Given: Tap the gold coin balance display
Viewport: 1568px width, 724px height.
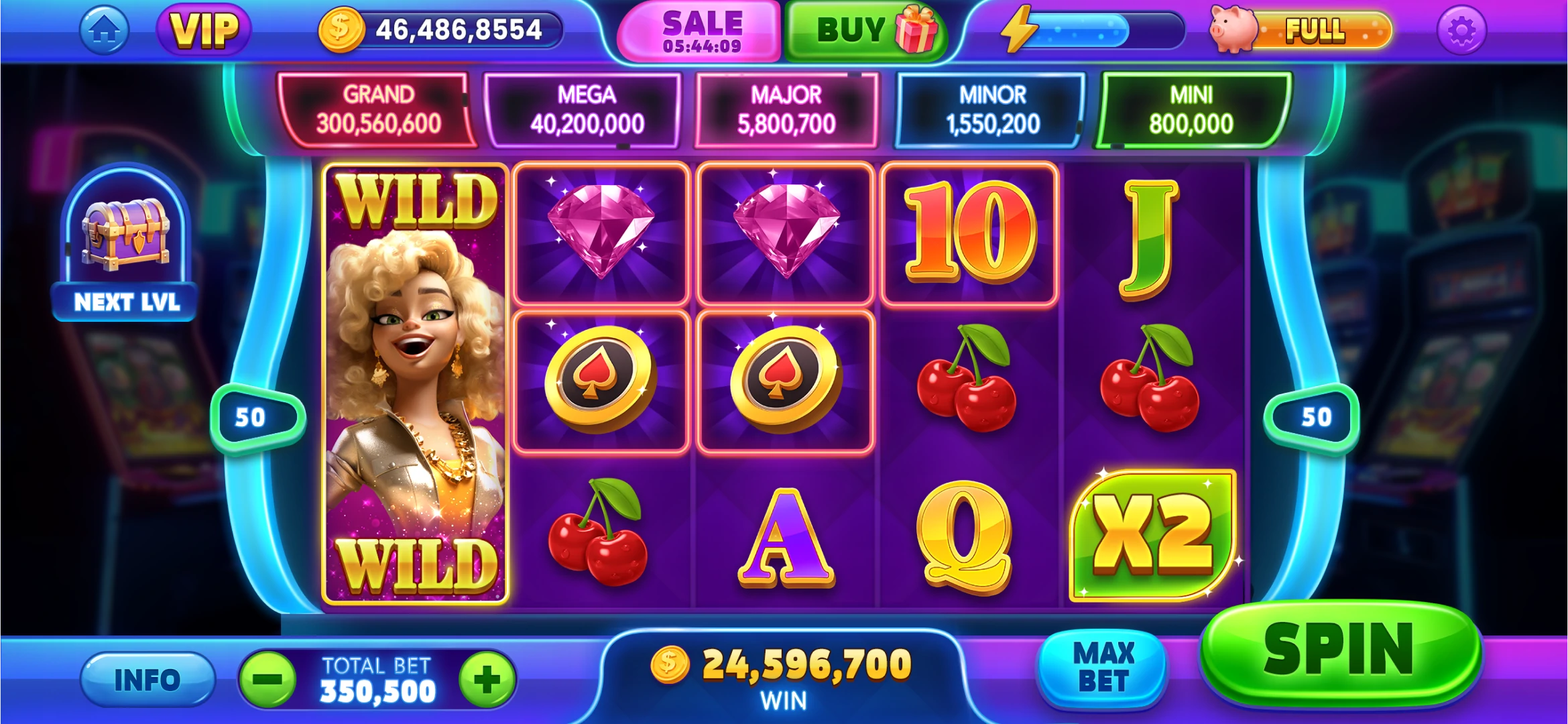Looking at the screenshot, I should (x=440, y=30).
